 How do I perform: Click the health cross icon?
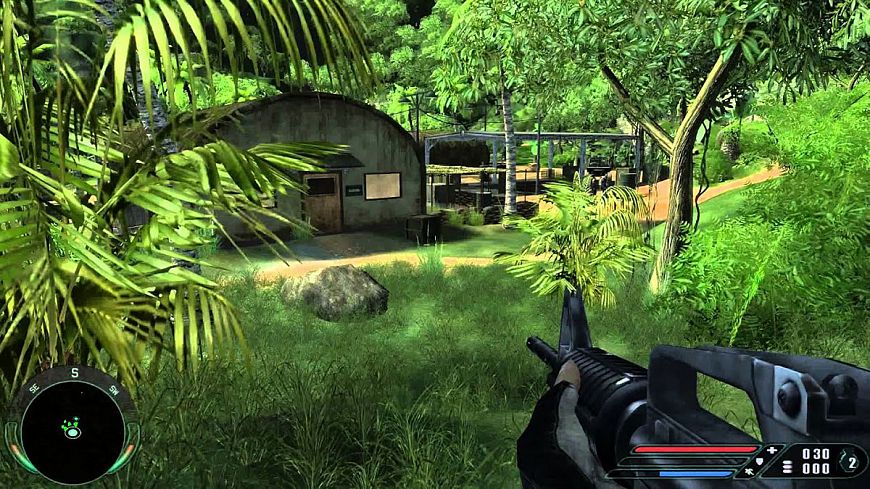point(771,451)
